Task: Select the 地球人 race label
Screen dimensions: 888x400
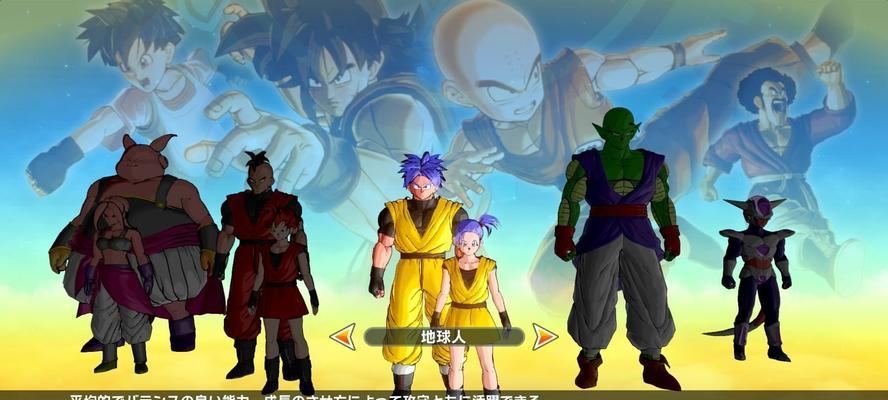Action: click(443, 336)
